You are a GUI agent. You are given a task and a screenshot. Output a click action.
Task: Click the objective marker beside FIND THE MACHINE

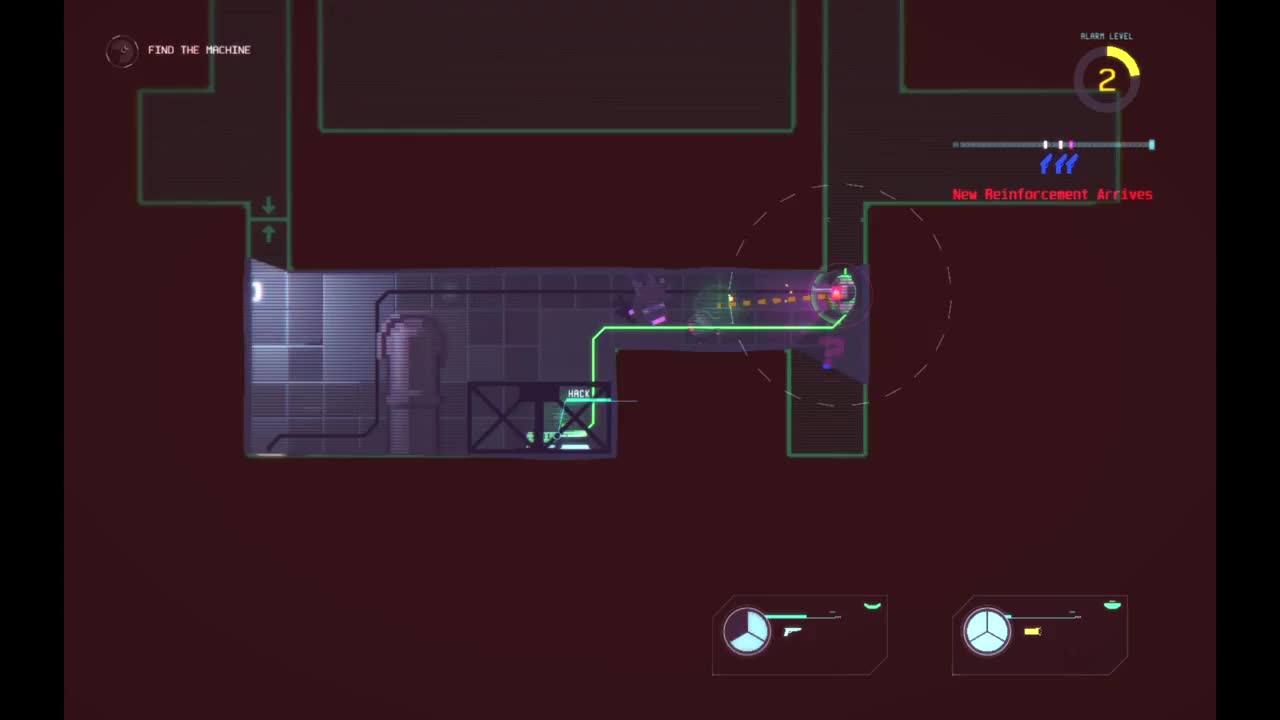pos(121,50)
